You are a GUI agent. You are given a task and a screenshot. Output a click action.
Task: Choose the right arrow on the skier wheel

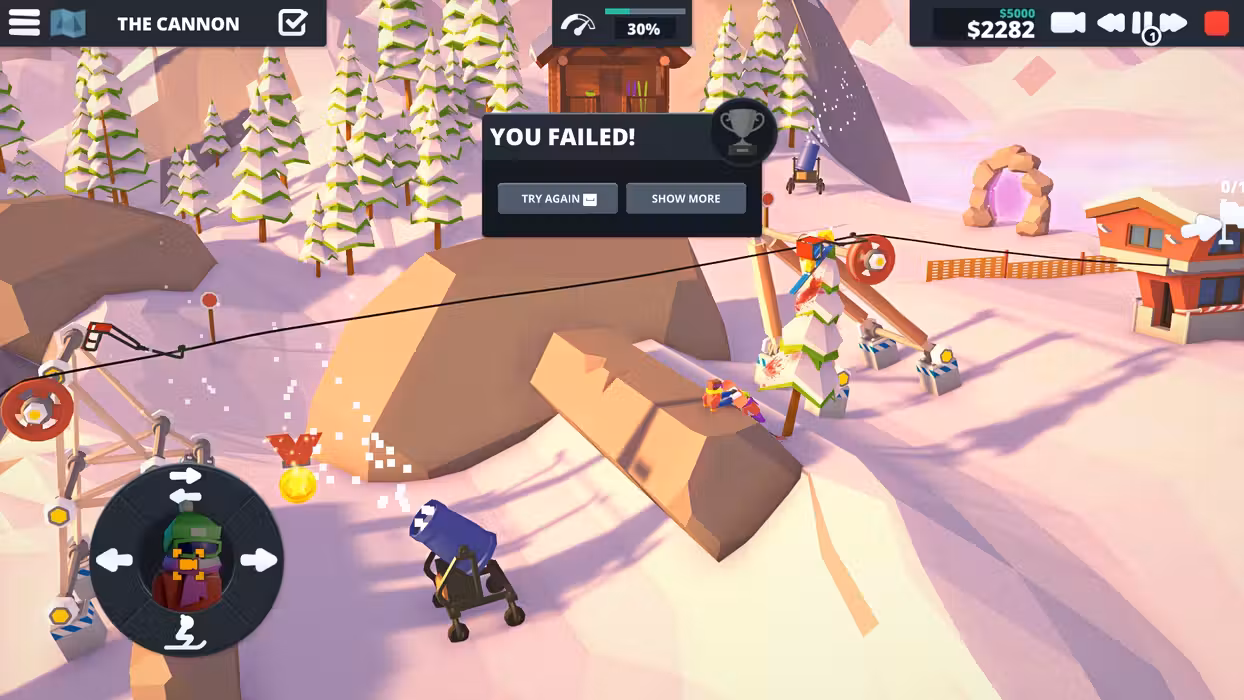(x=258, y=560)
